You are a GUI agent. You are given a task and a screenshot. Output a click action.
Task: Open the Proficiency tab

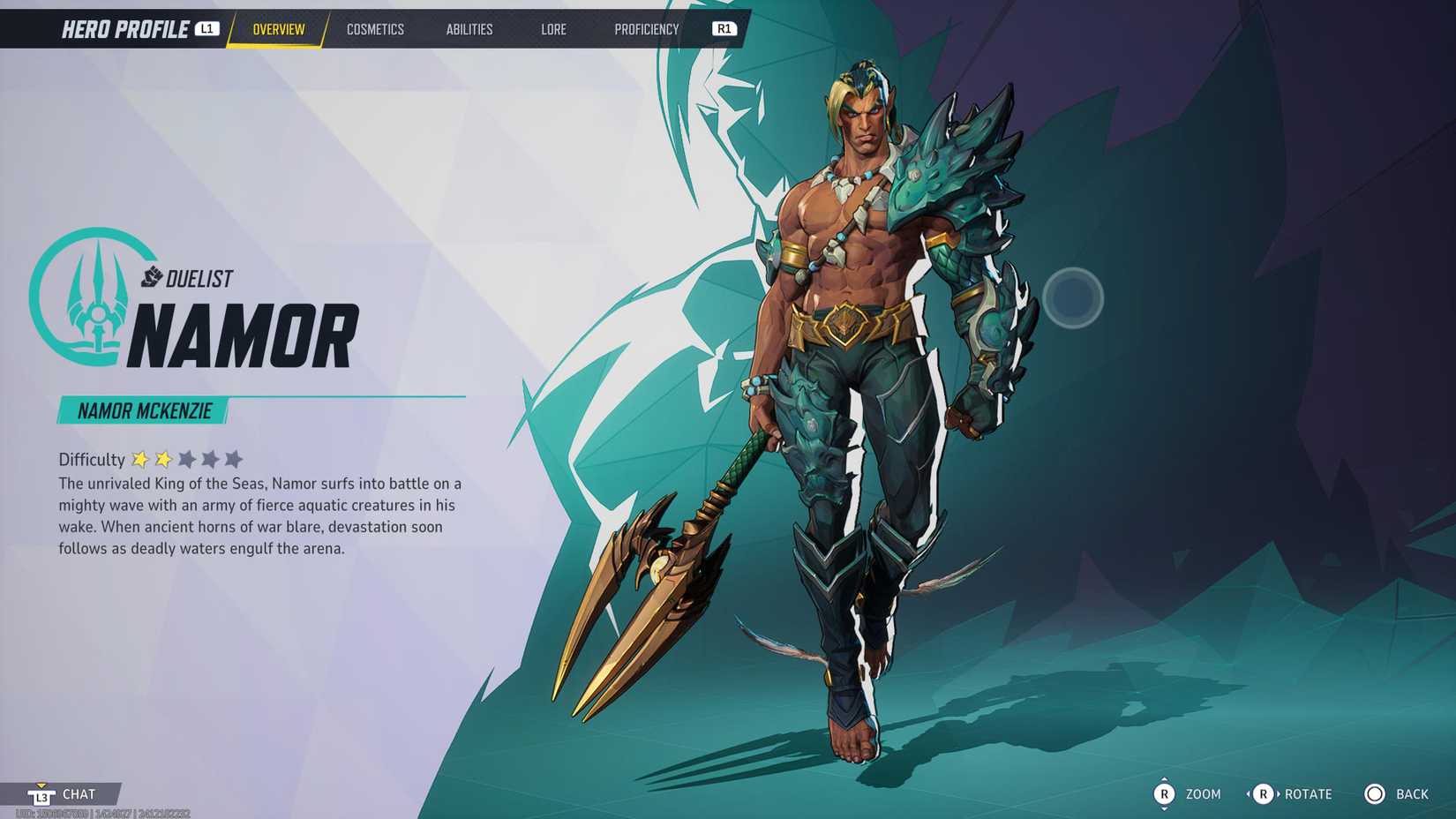(648, 29)
